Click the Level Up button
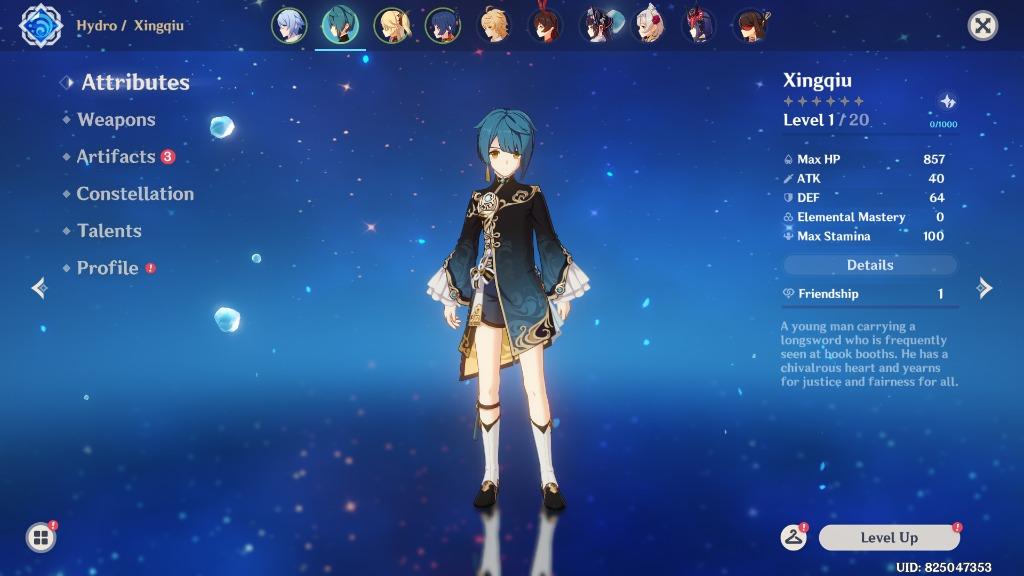Screen dimensions: 1024x576 pos(888,538)
